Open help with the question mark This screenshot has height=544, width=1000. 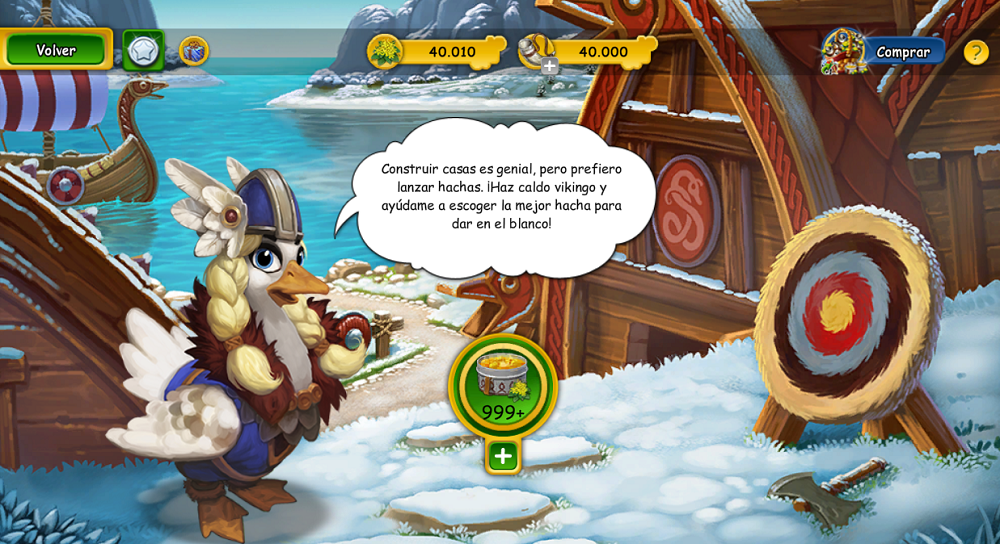976,52
